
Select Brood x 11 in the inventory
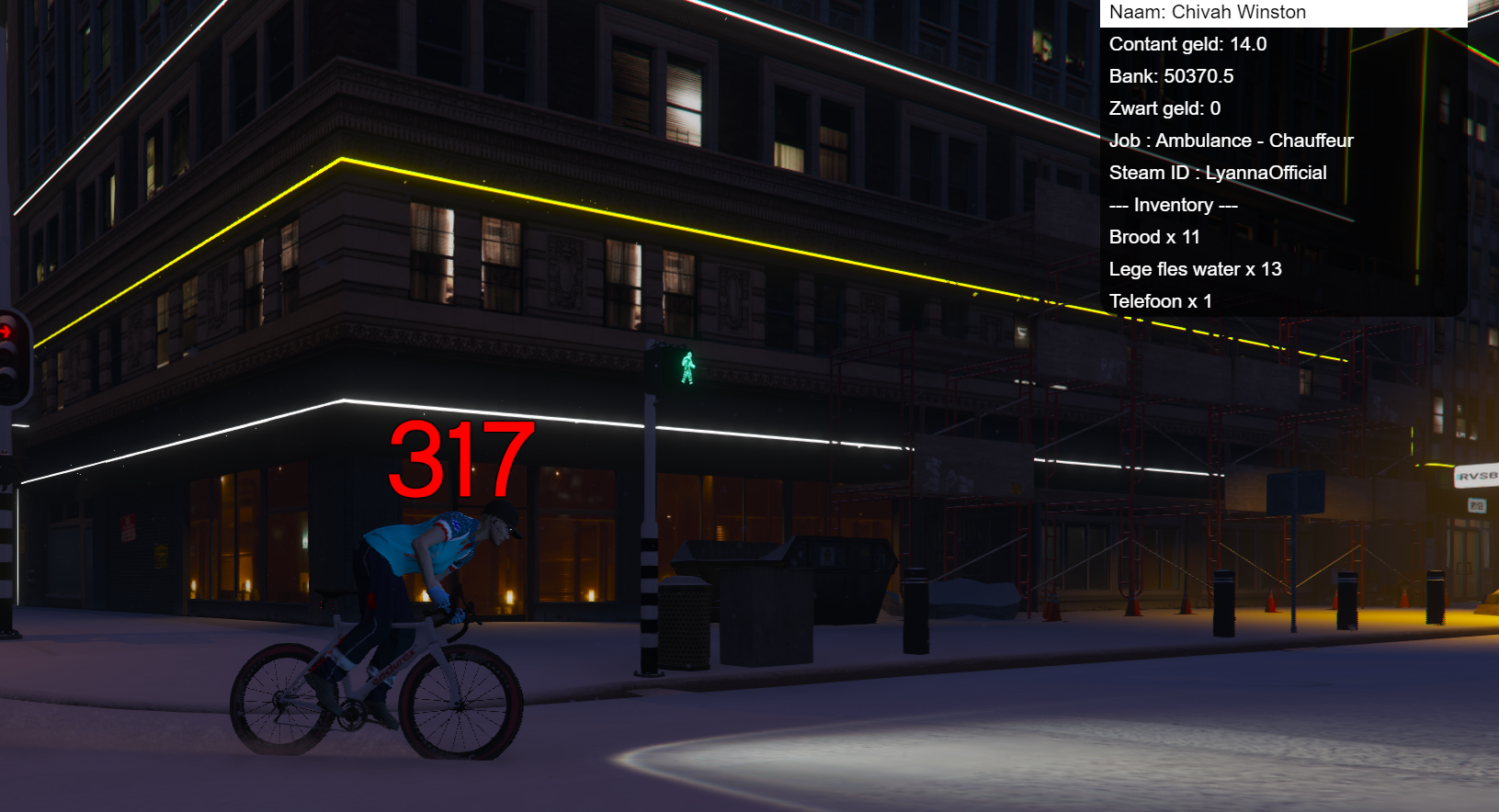(1282, 237)
